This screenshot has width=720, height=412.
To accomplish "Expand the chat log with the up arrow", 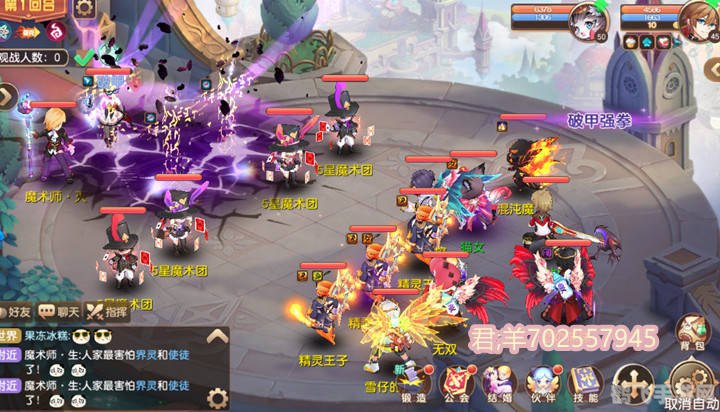I will pyautogui.click(x=216, y=336).
